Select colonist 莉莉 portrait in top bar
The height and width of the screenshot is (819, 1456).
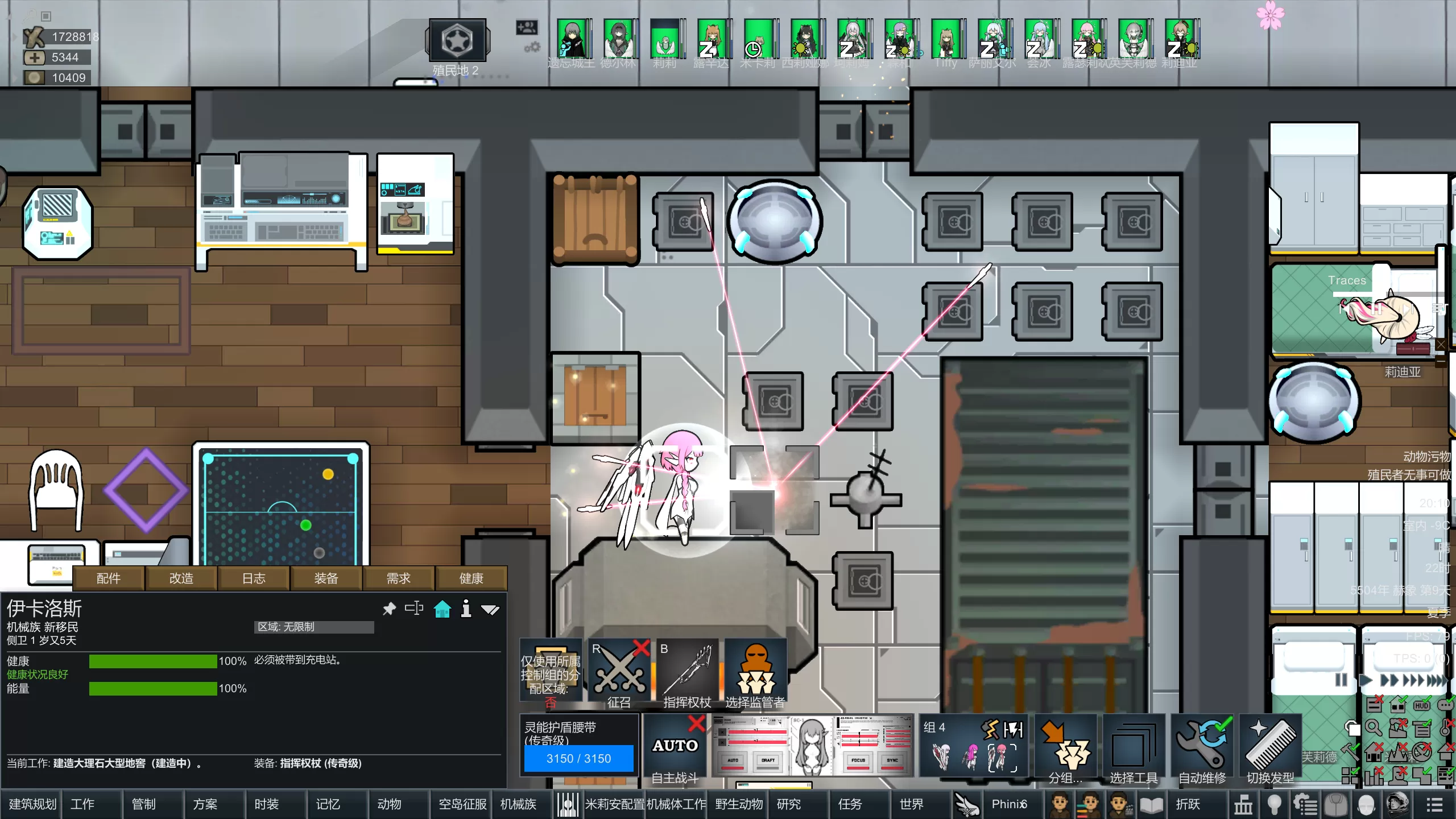(664, 39)
